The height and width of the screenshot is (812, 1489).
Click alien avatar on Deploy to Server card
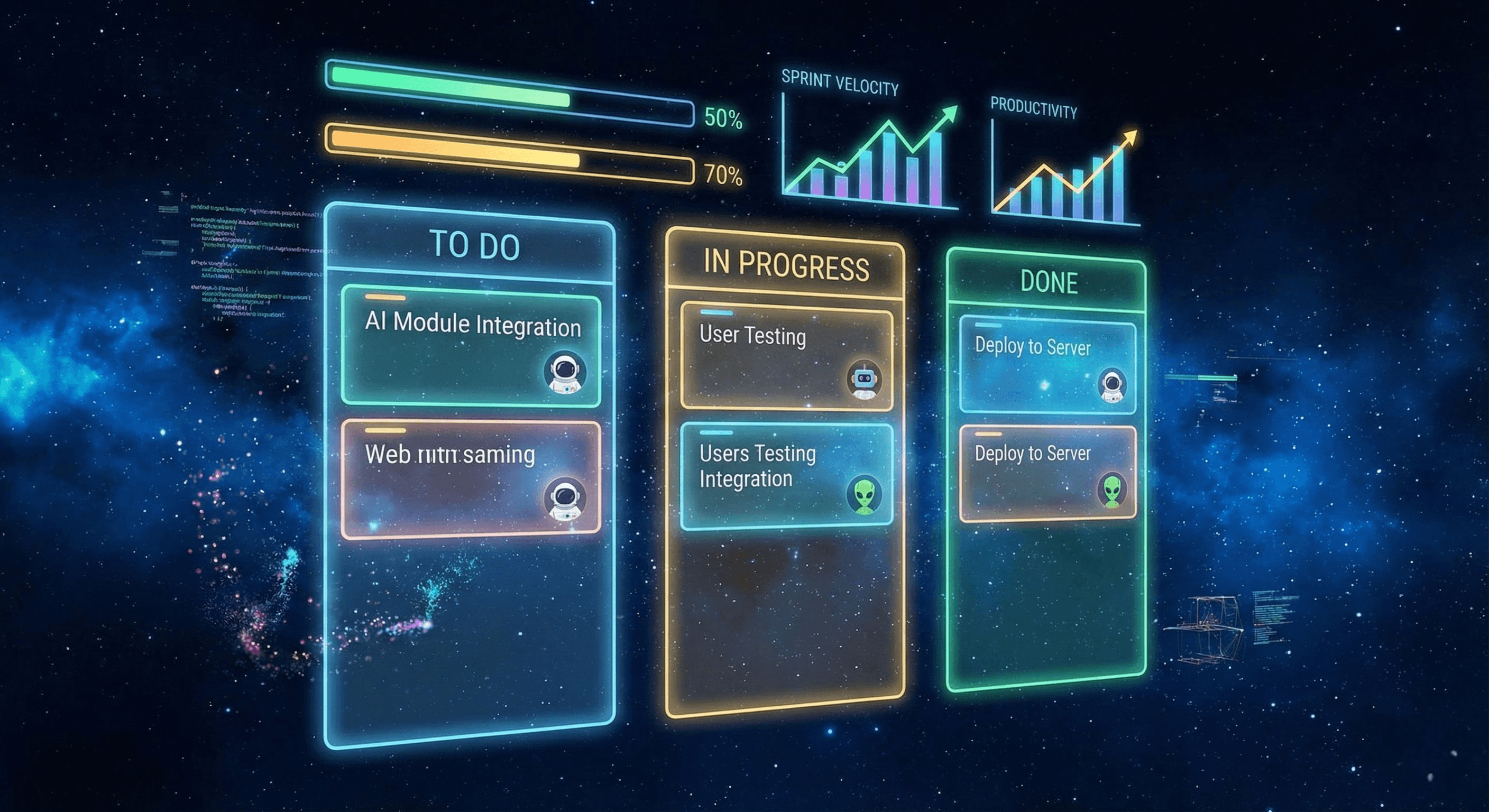[x=1112, y=491]
